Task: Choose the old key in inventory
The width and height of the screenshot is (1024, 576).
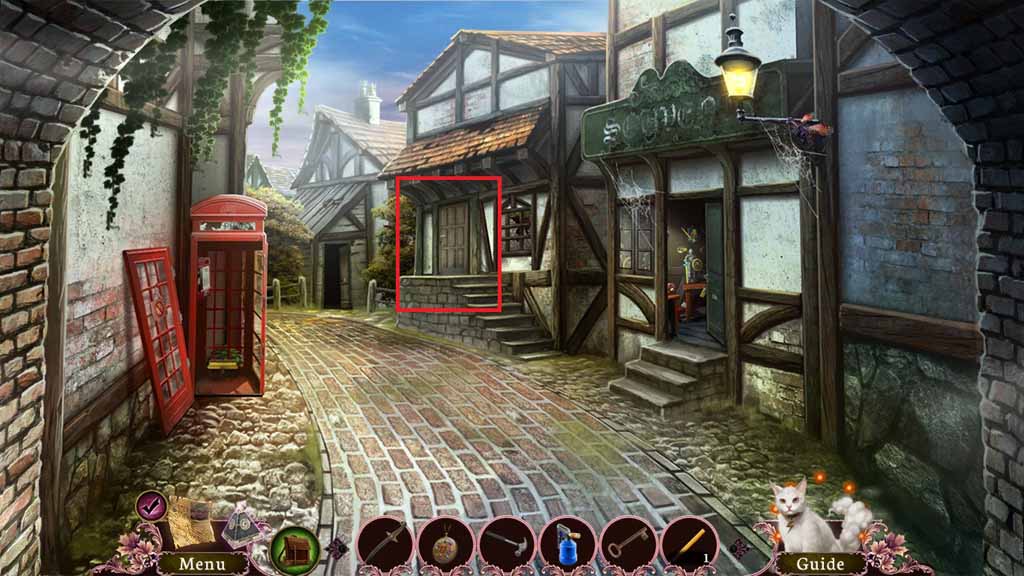Action: [x=628, y=546]
